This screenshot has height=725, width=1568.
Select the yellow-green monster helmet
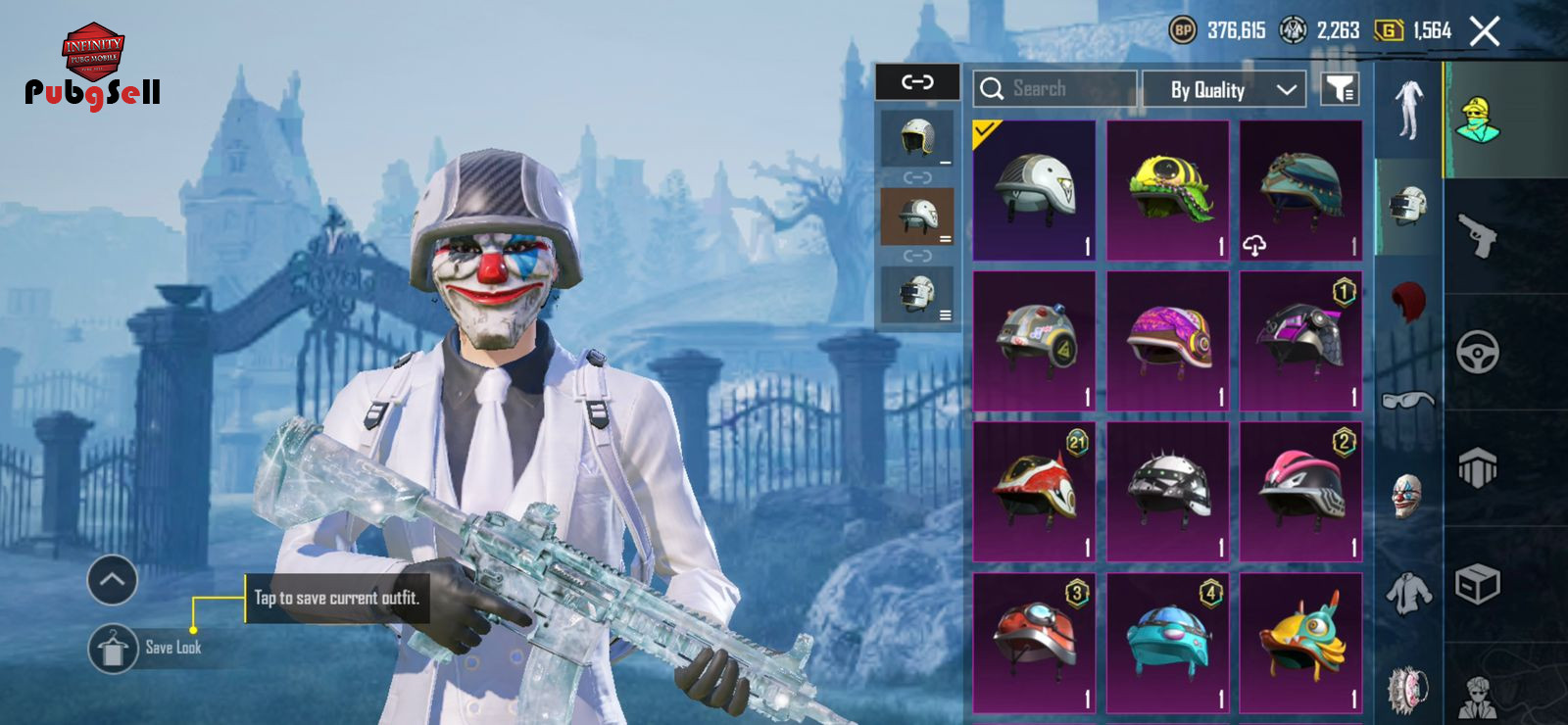click(1167, 191)
